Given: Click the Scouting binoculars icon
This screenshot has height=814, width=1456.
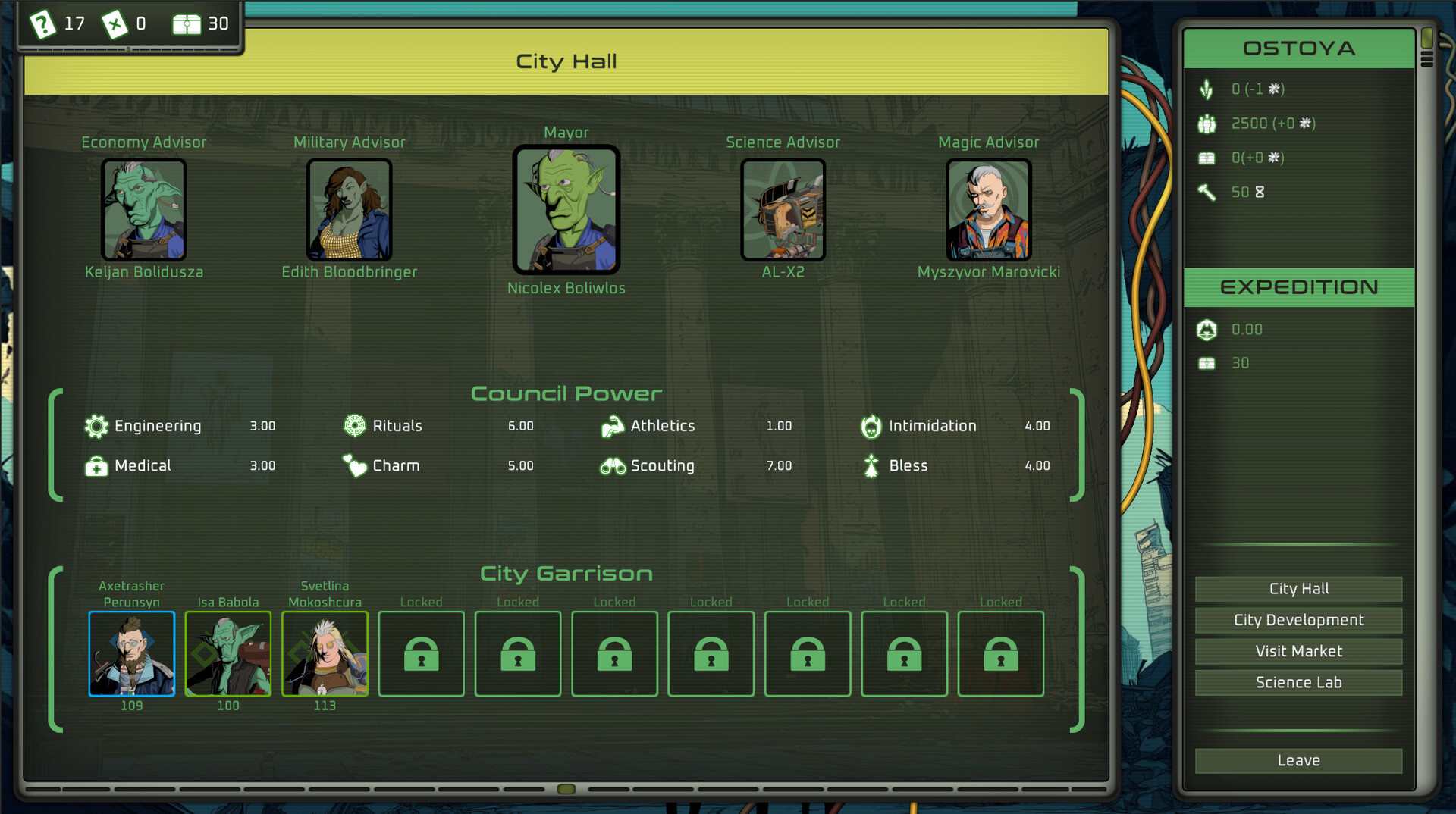Looking at the screenshot, I should tap(613, 466).
